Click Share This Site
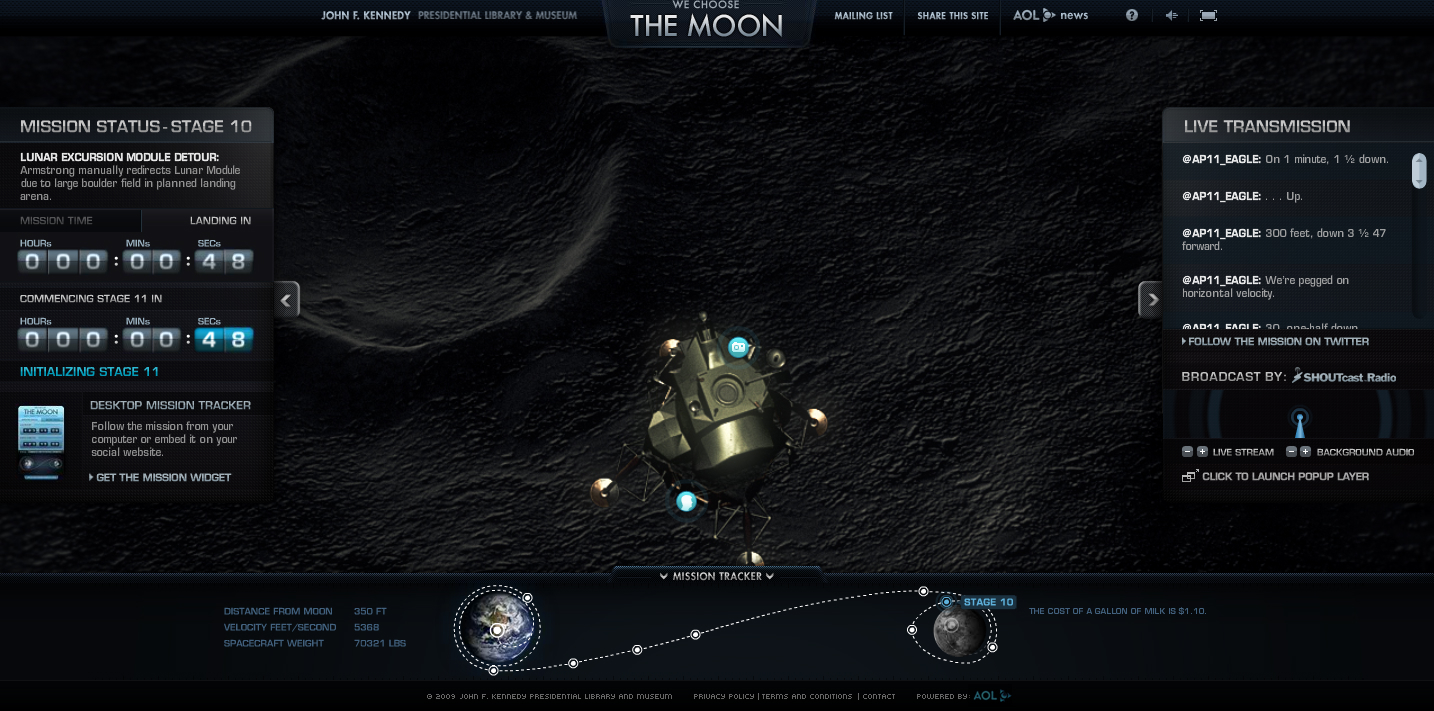Viewport: 1434px width, 711px height. tap(952, 16)
